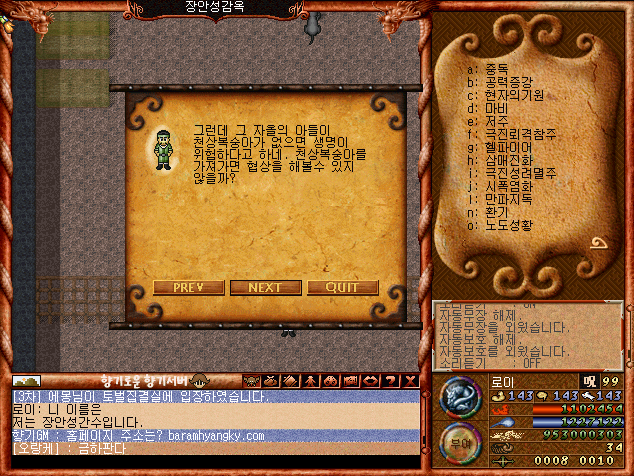
Task: Select the 중독 spell entry
Action: pos(493,70)
